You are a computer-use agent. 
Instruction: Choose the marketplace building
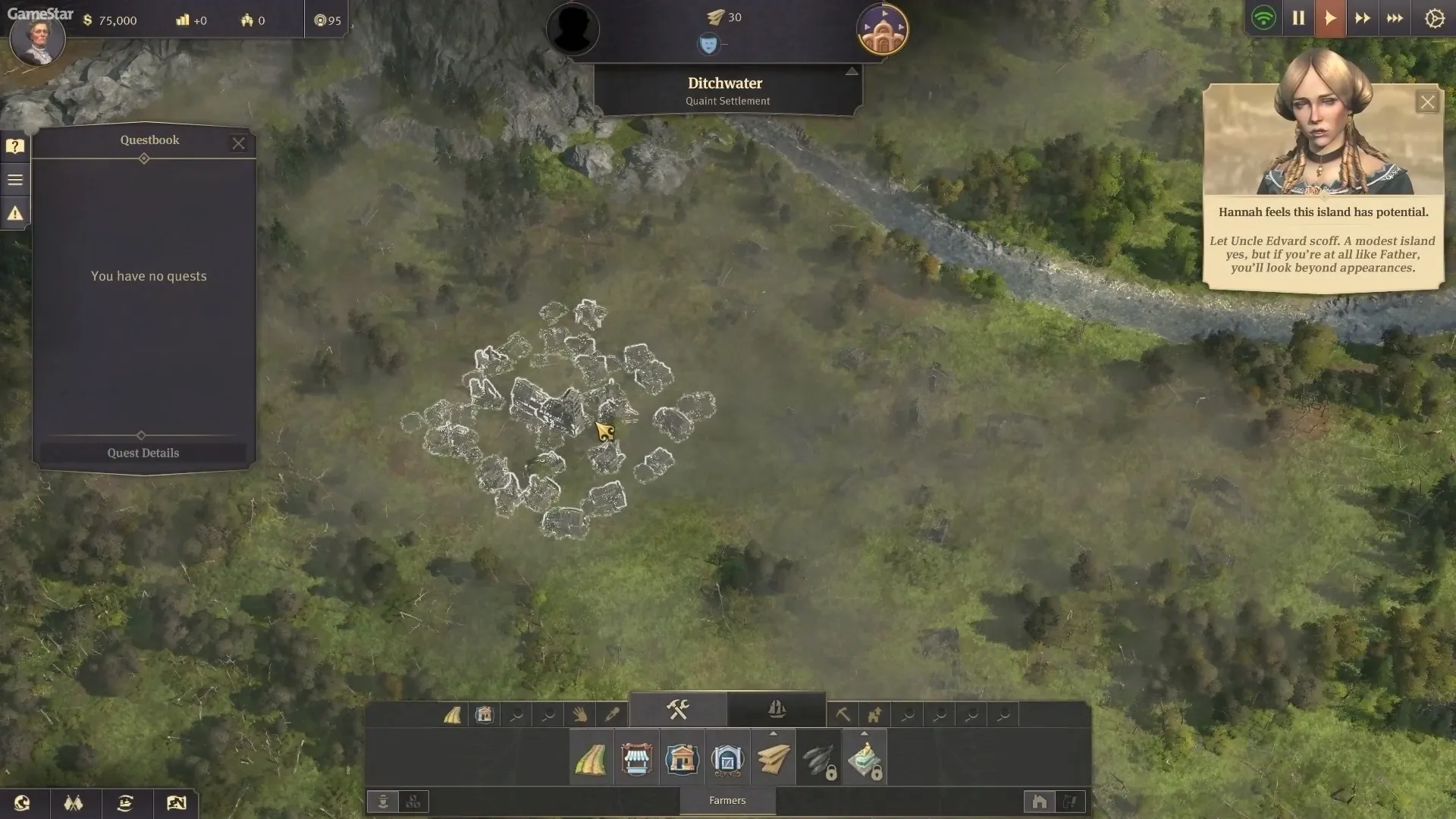tap(637, 759)
